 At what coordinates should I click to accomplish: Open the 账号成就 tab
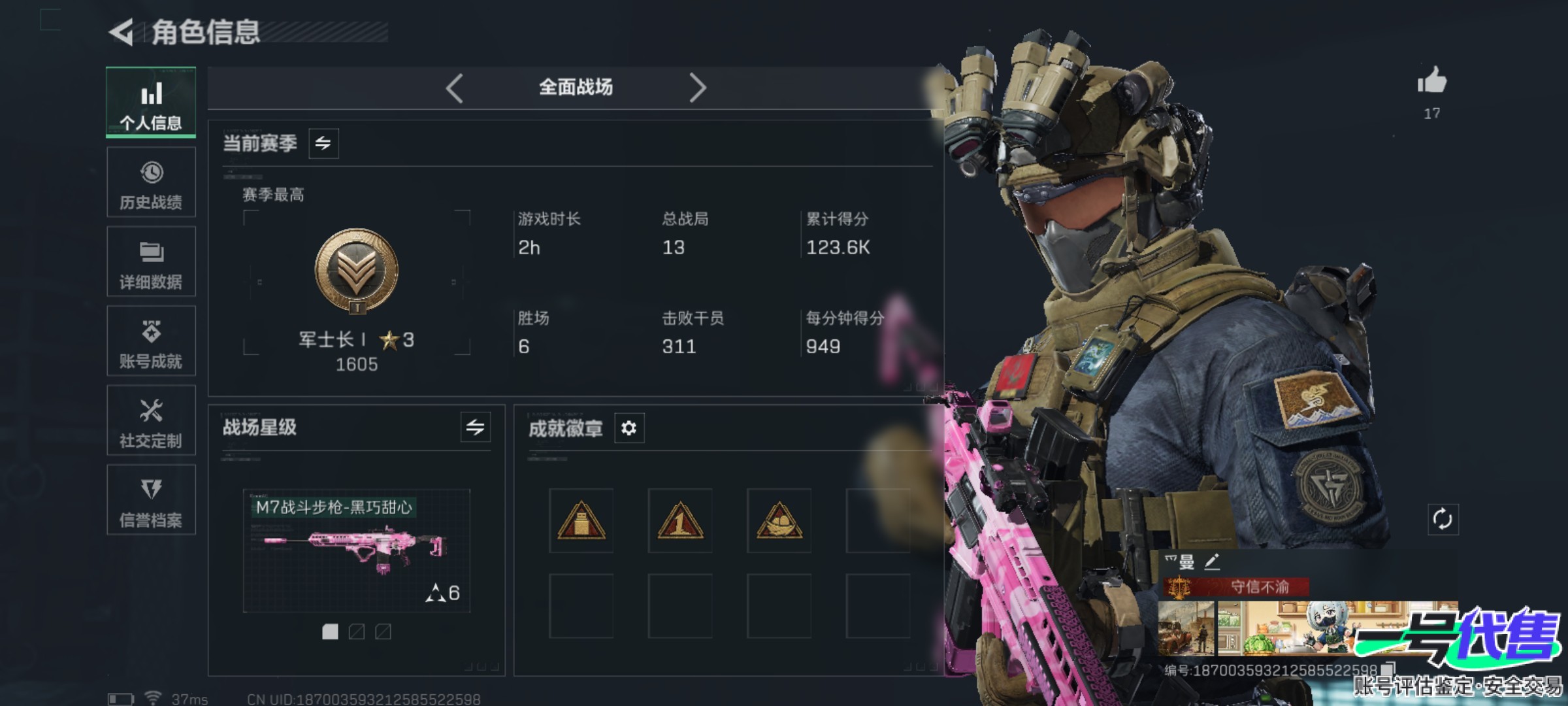pos(151,341)
